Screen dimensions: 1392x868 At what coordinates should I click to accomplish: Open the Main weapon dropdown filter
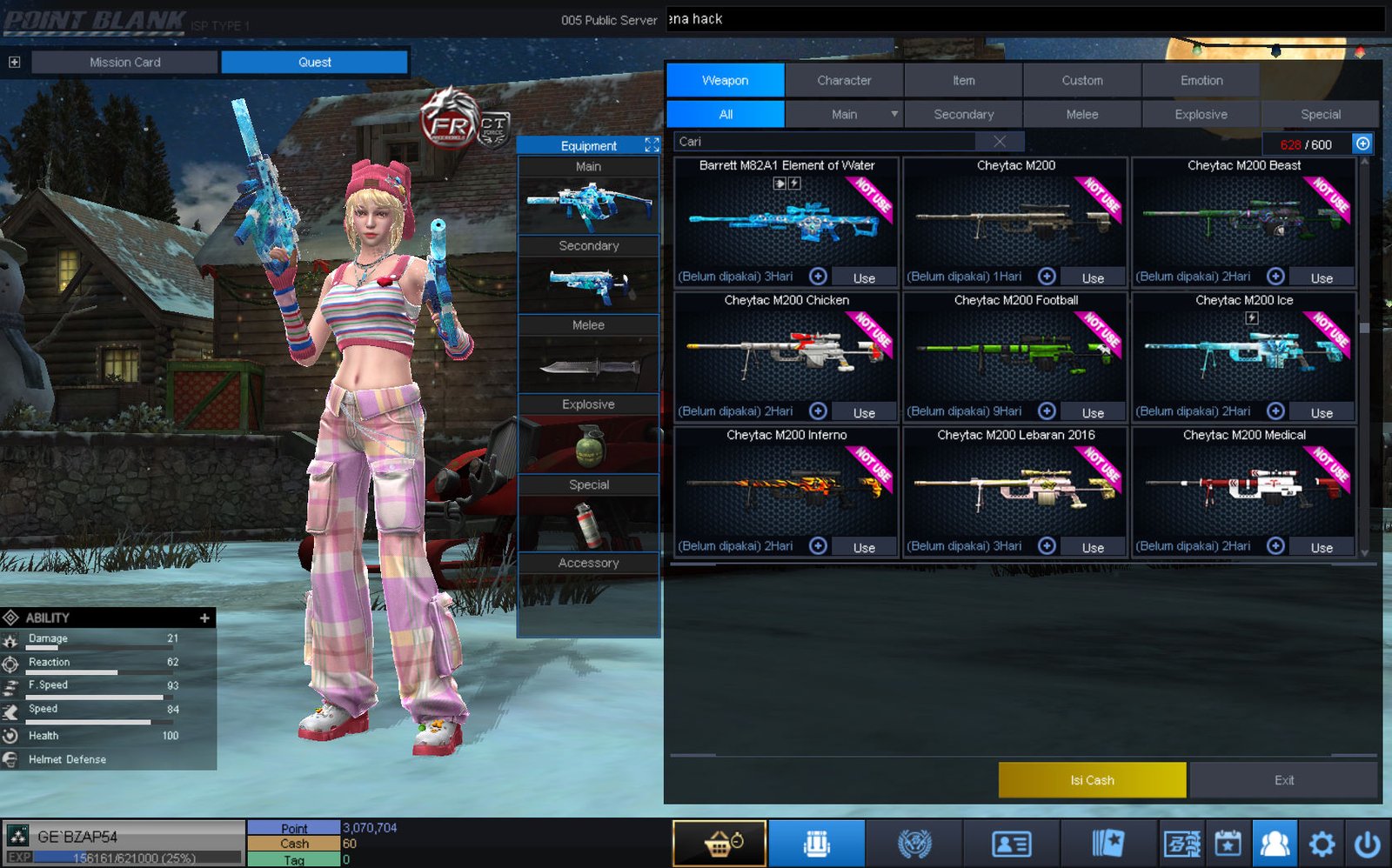pyautogui.click(x=893, y=114)
